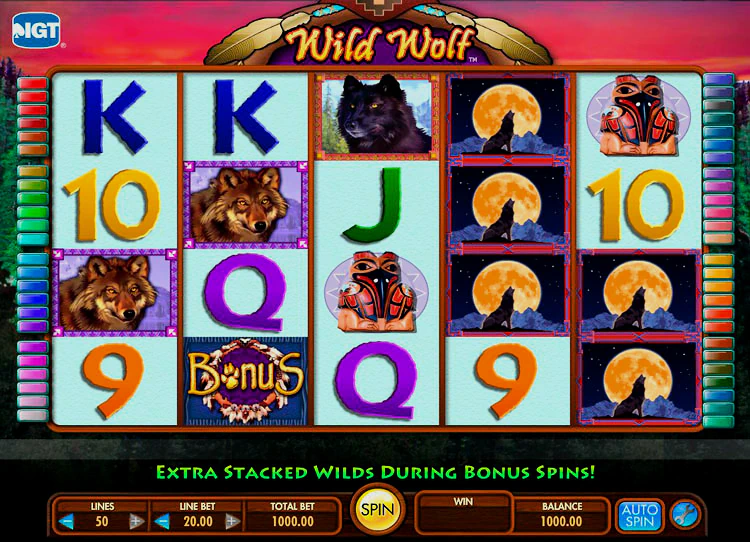Click the IGT logo

point(36,30)
